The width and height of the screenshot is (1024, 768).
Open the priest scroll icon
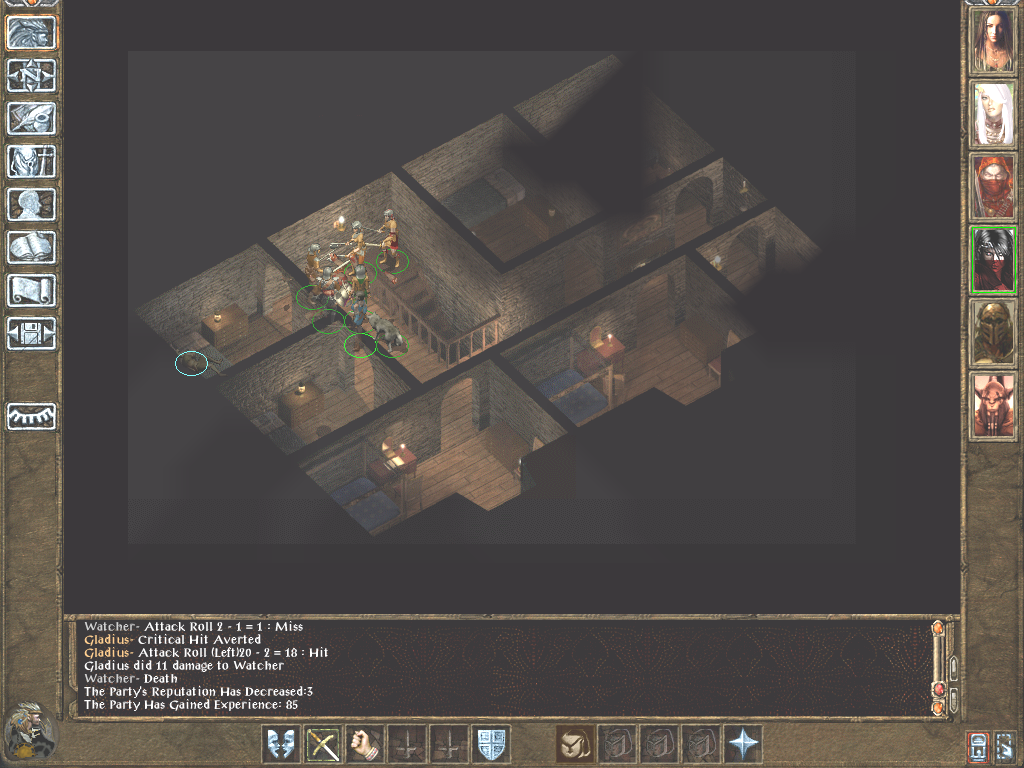(32, 291)
